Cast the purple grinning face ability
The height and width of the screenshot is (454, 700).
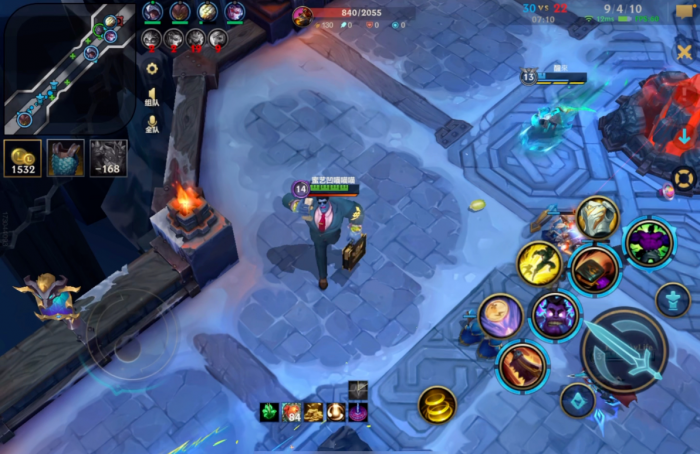tap(555, 317)
